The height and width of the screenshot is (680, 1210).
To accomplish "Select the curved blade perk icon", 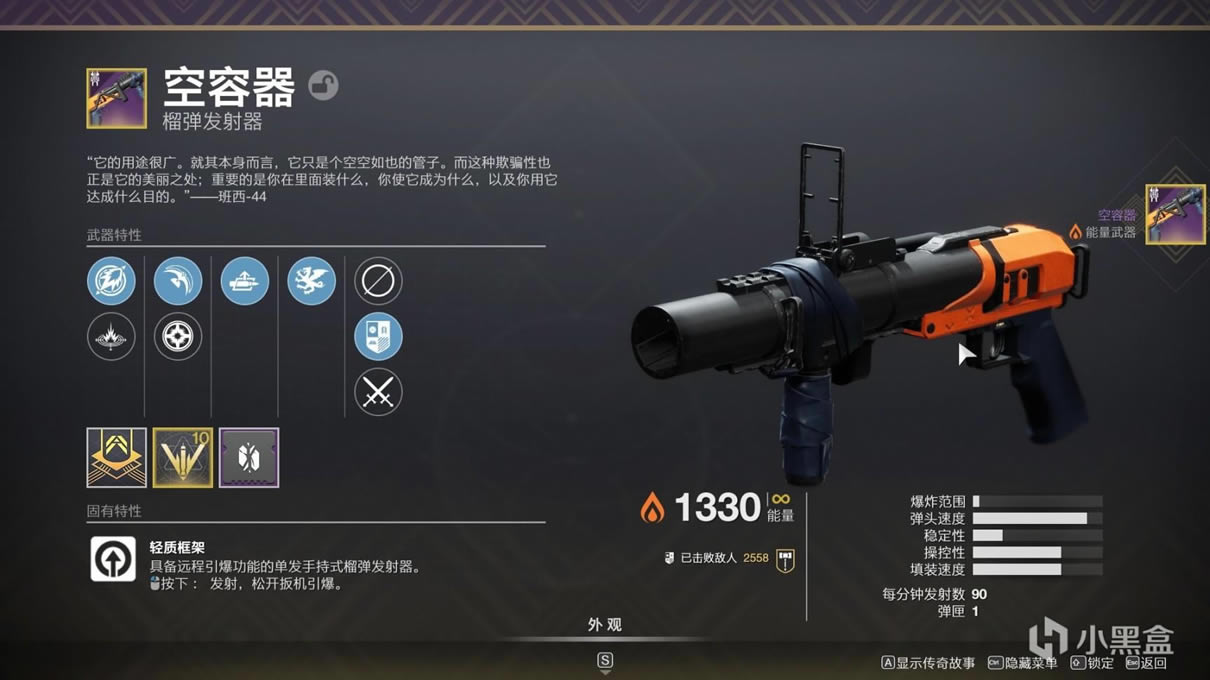I will coord(178,281).
